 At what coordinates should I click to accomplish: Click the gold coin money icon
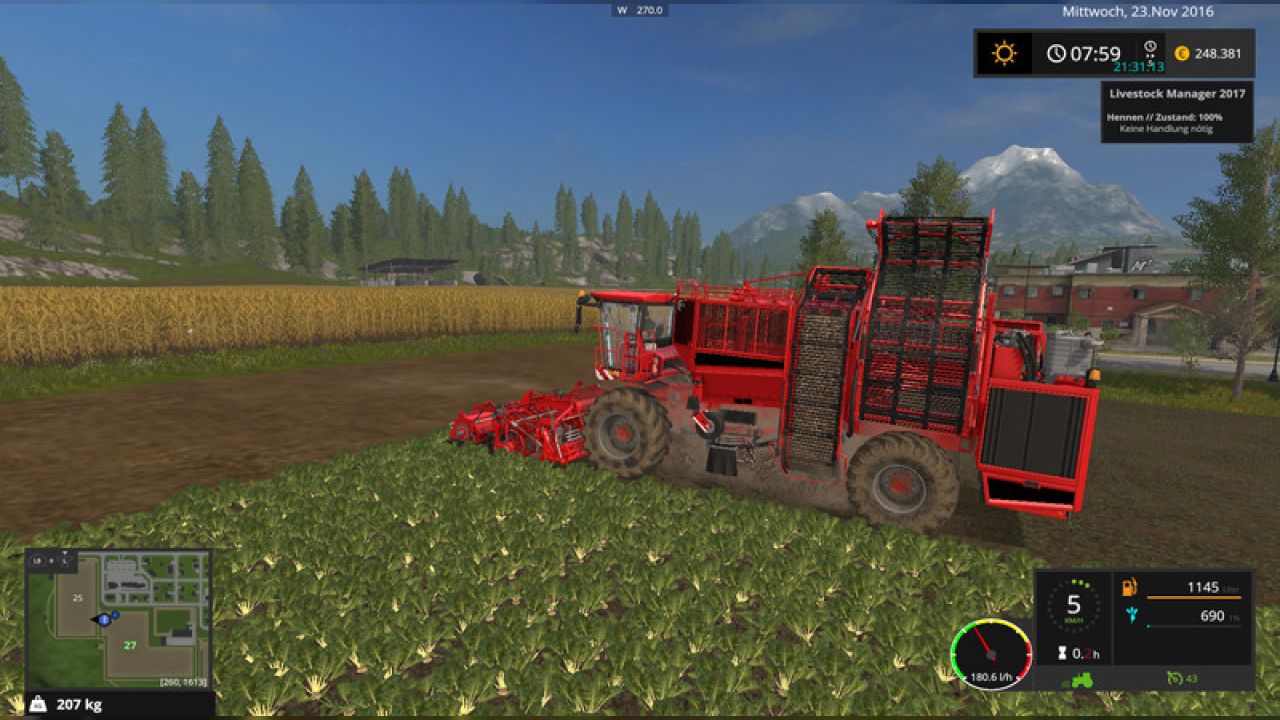(1182, 54)
